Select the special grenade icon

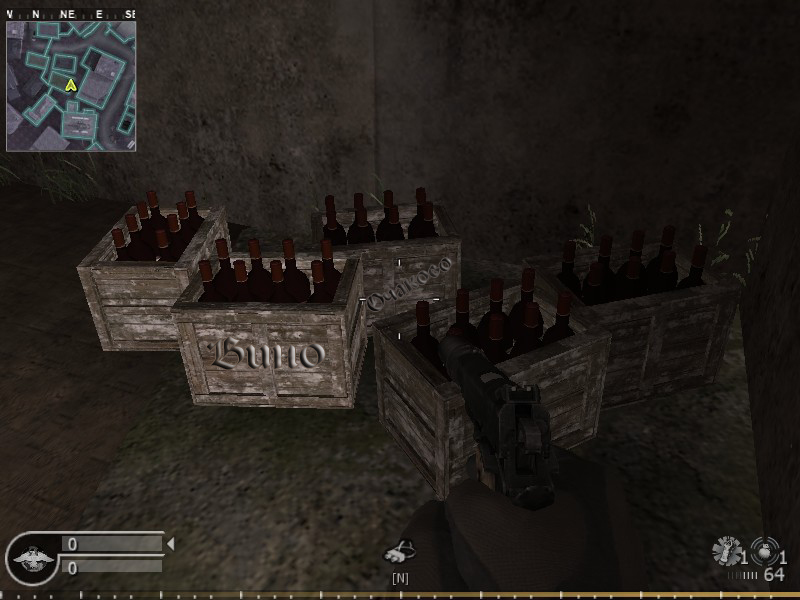pyautogui.click(x=725, y=552)
